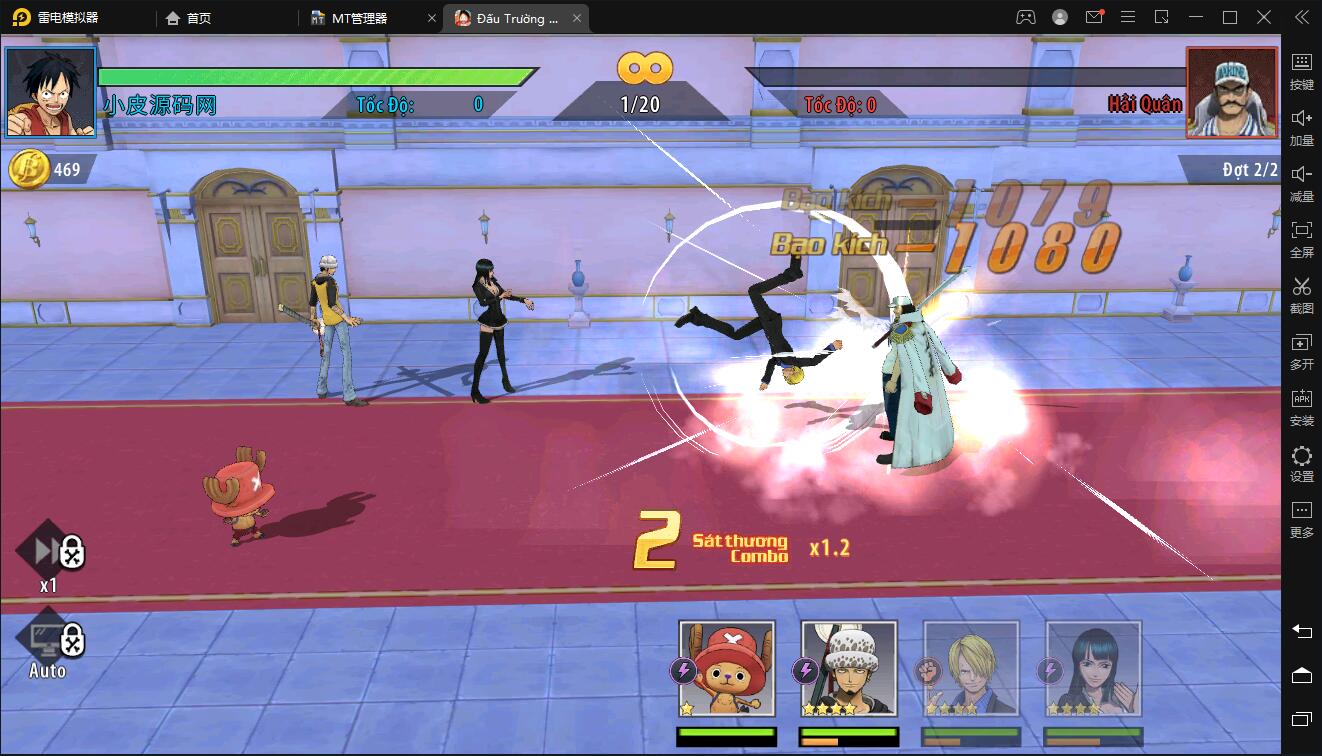
Task: Enable Auto battle mode
Action: click(44, 640)
